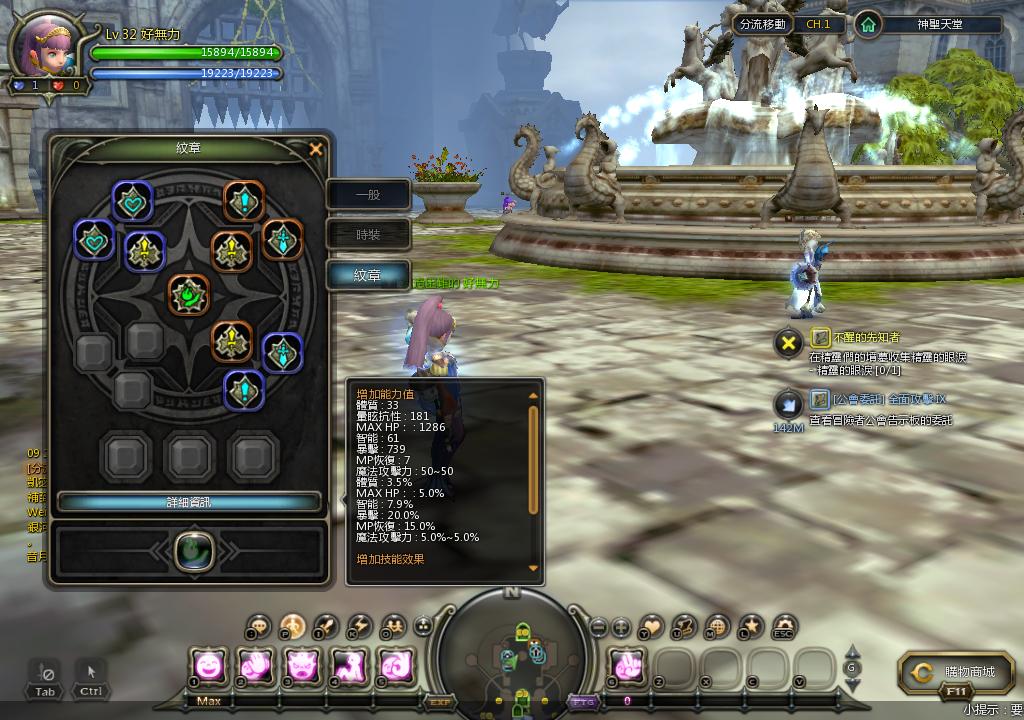The height and width of the screenshot is (720, 1024).
Task: Select the 紋章 crest tab
Action: tap(368, 275)
